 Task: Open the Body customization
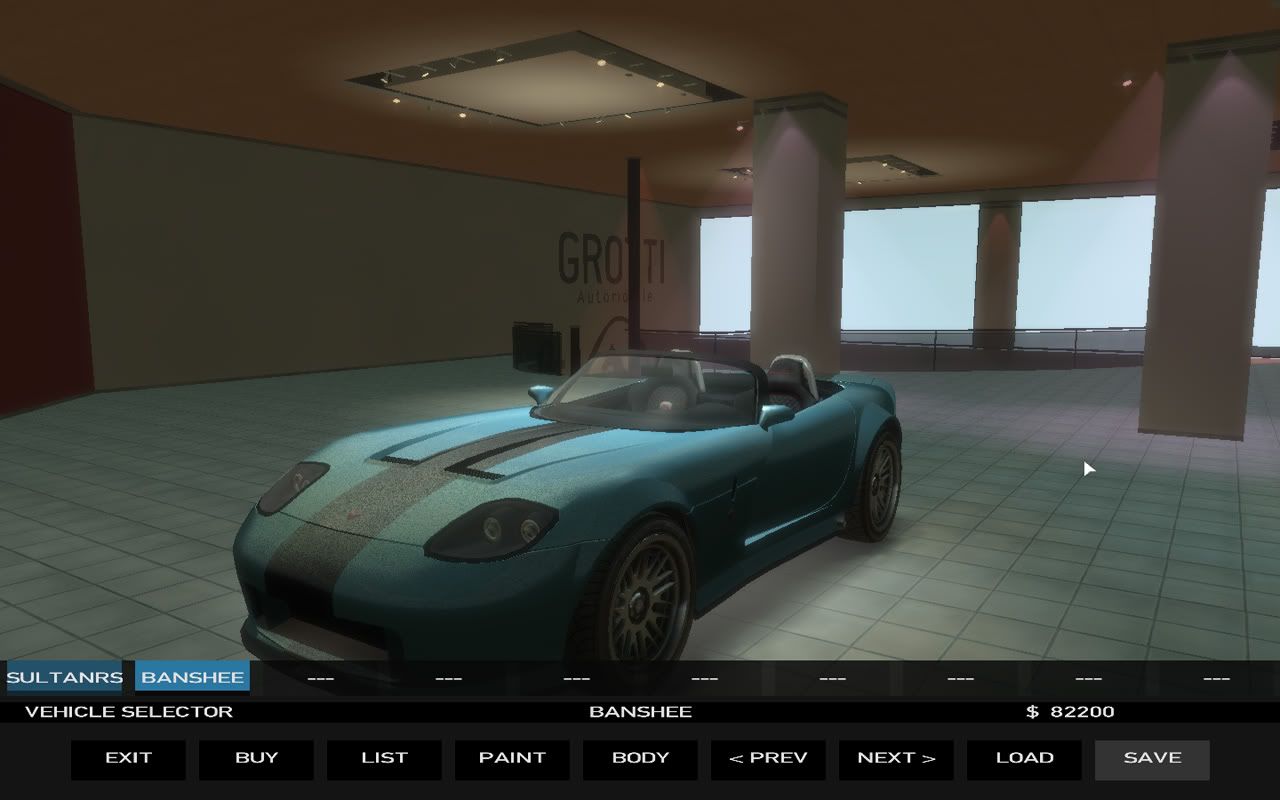(x=640, y=759)
